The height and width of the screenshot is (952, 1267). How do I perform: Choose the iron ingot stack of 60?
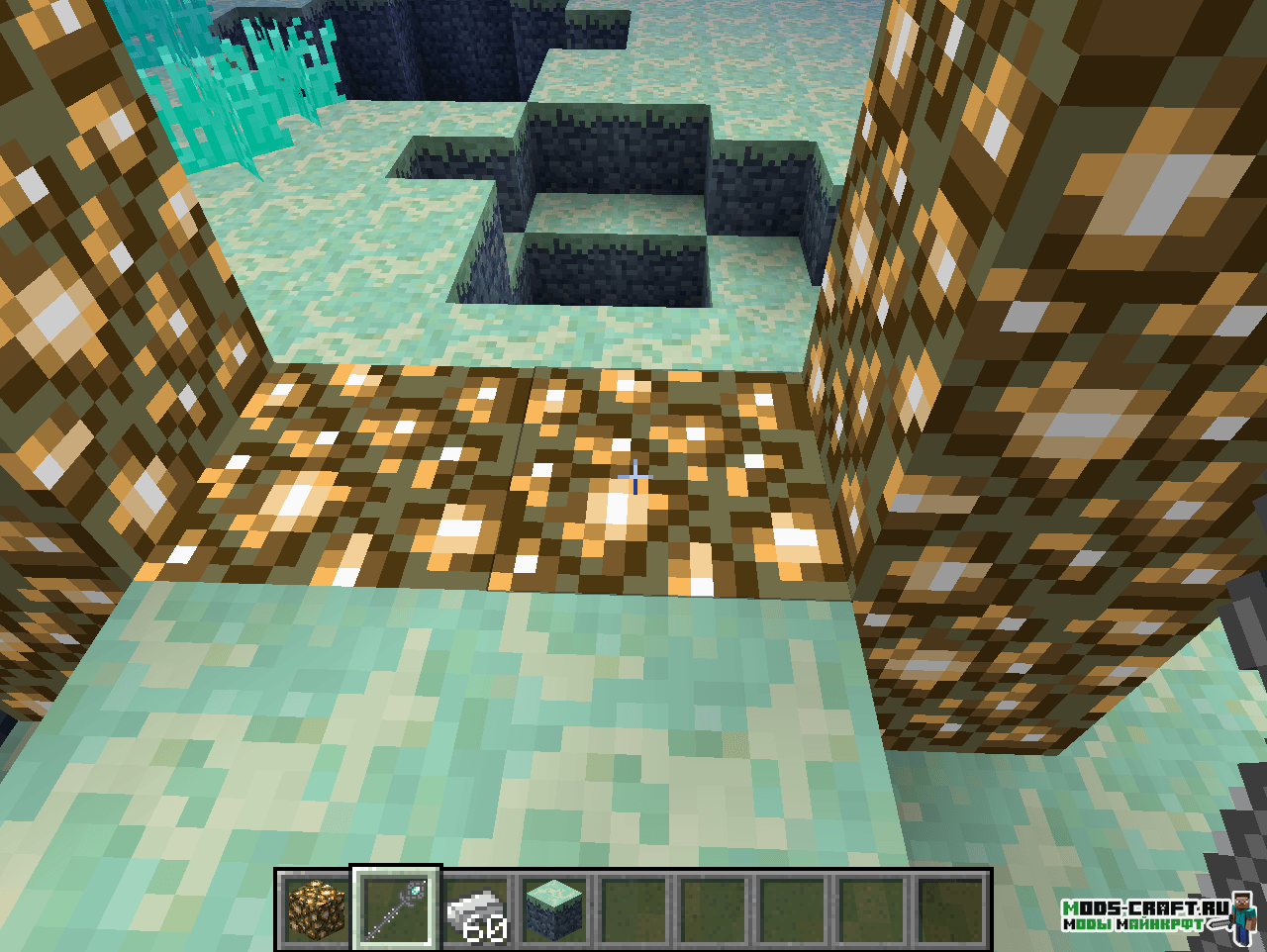coord(475,910)
